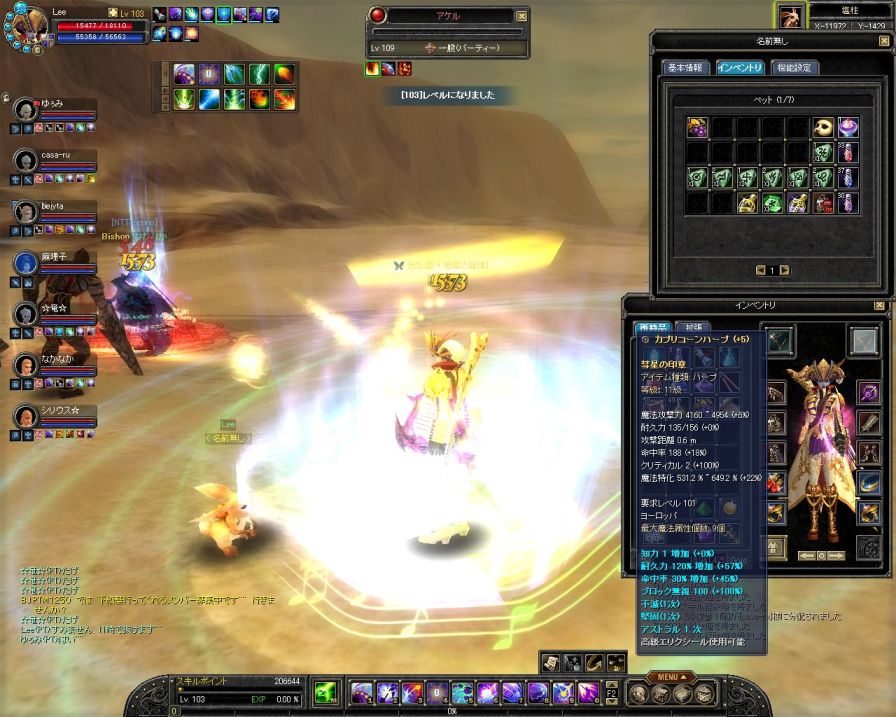Viewport: 896px width, 717px height.
Task: Close the インベントリ window
Action: tap(879, 304)
